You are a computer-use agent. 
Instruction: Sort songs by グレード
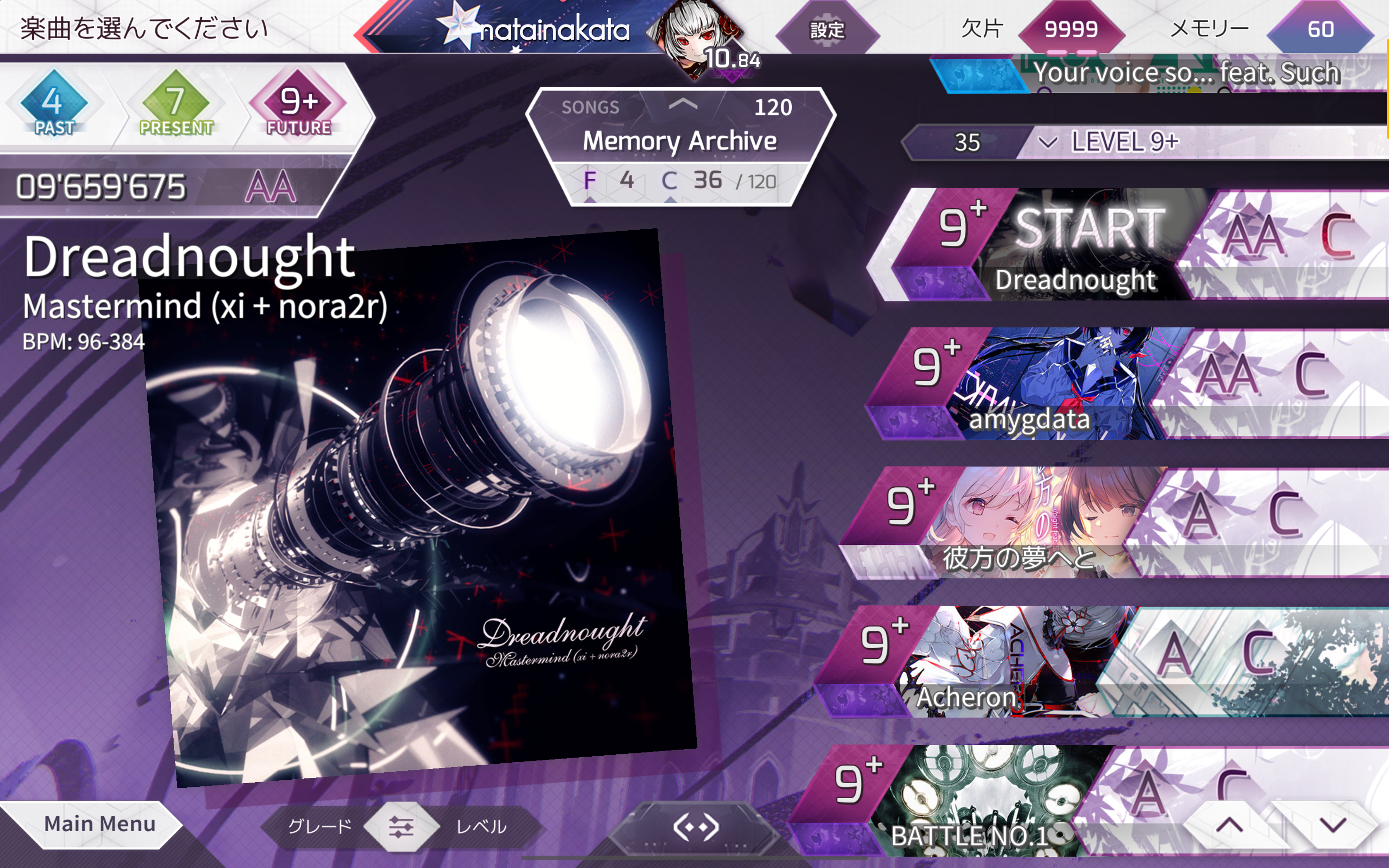[319, 826]
